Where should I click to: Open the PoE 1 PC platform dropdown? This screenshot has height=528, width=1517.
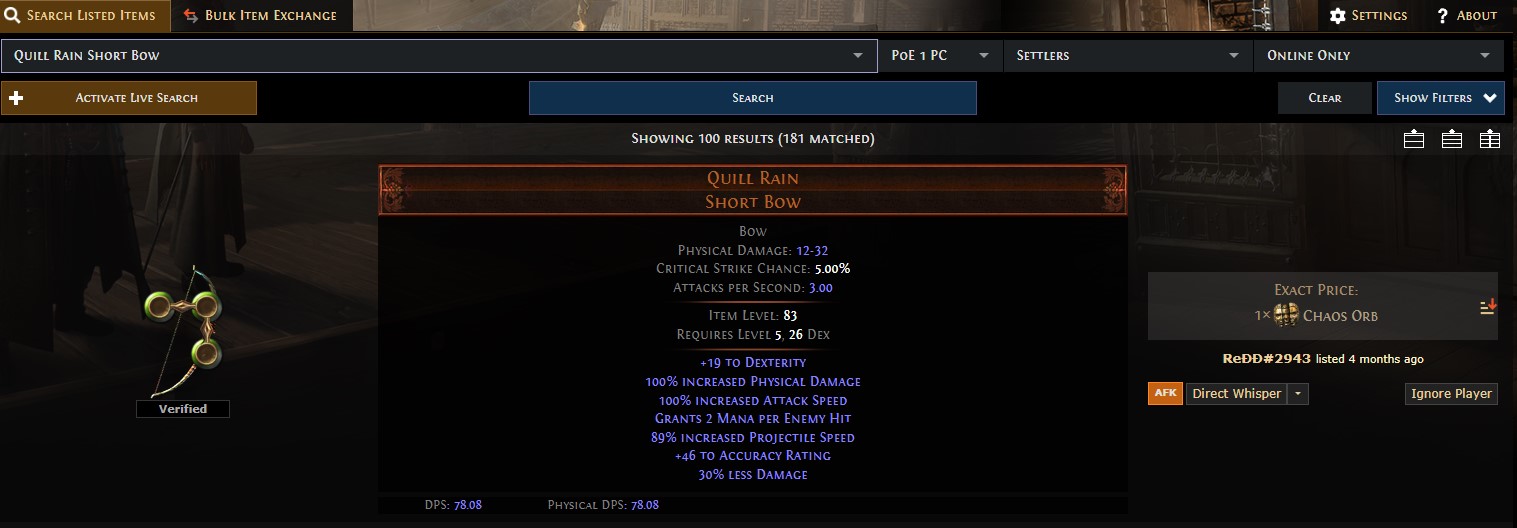(x=940, y=56)
